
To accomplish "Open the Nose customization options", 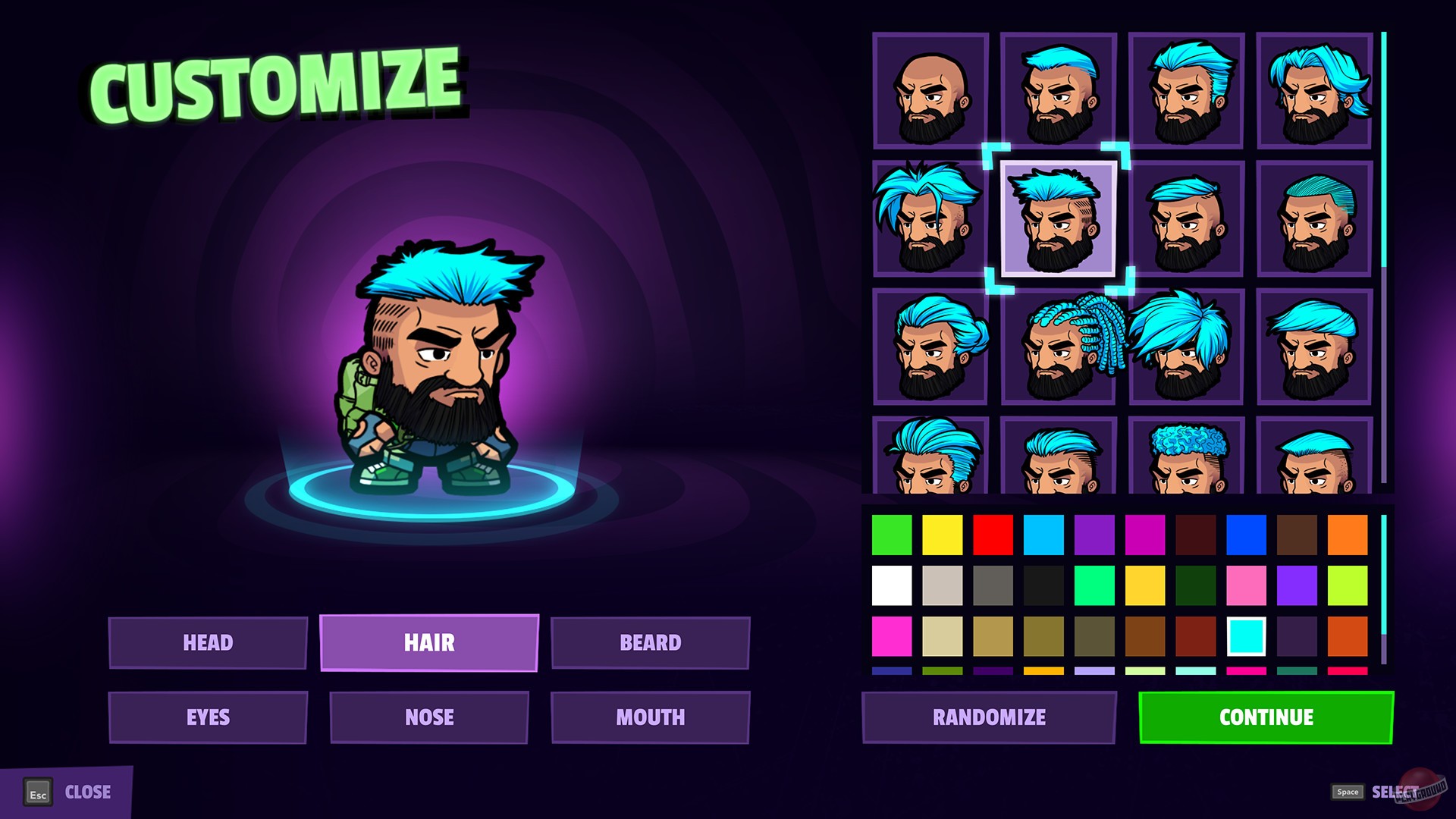I will 428,716.
